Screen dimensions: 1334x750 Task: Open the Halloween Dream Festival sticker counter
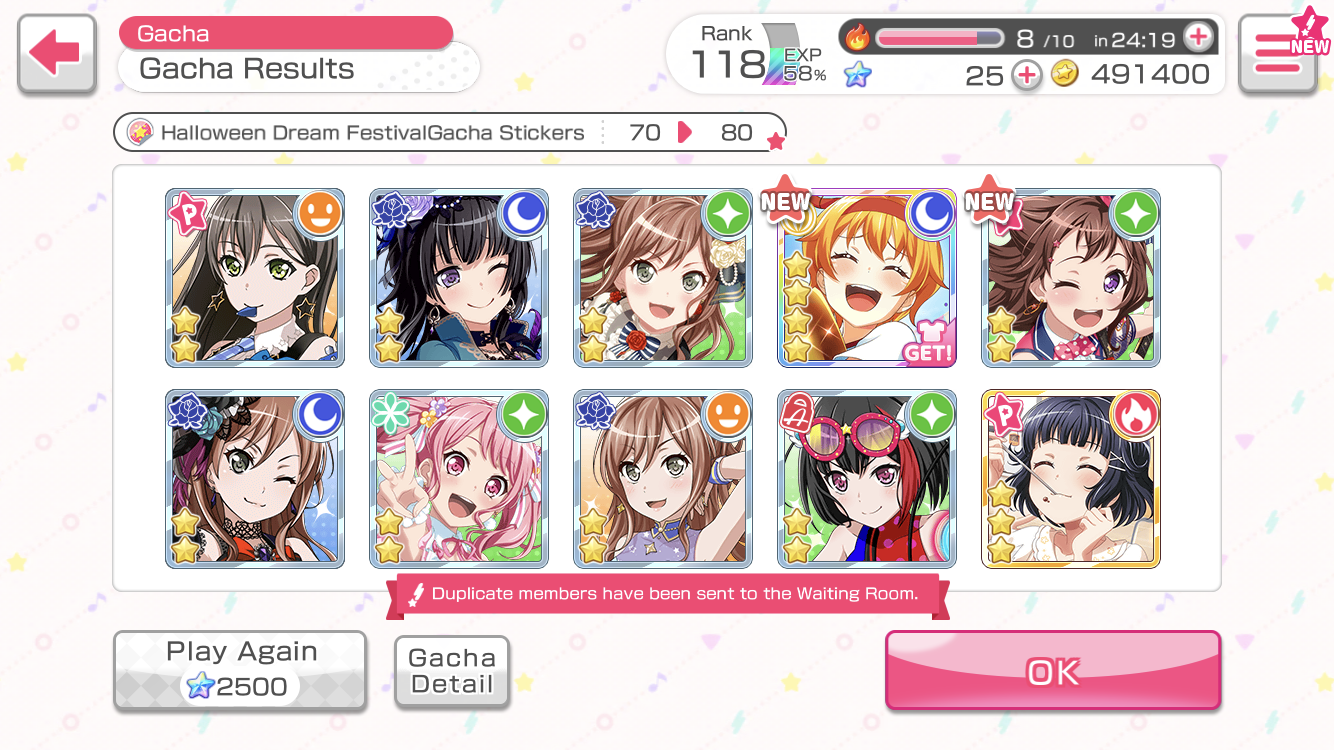click(450, 133)
